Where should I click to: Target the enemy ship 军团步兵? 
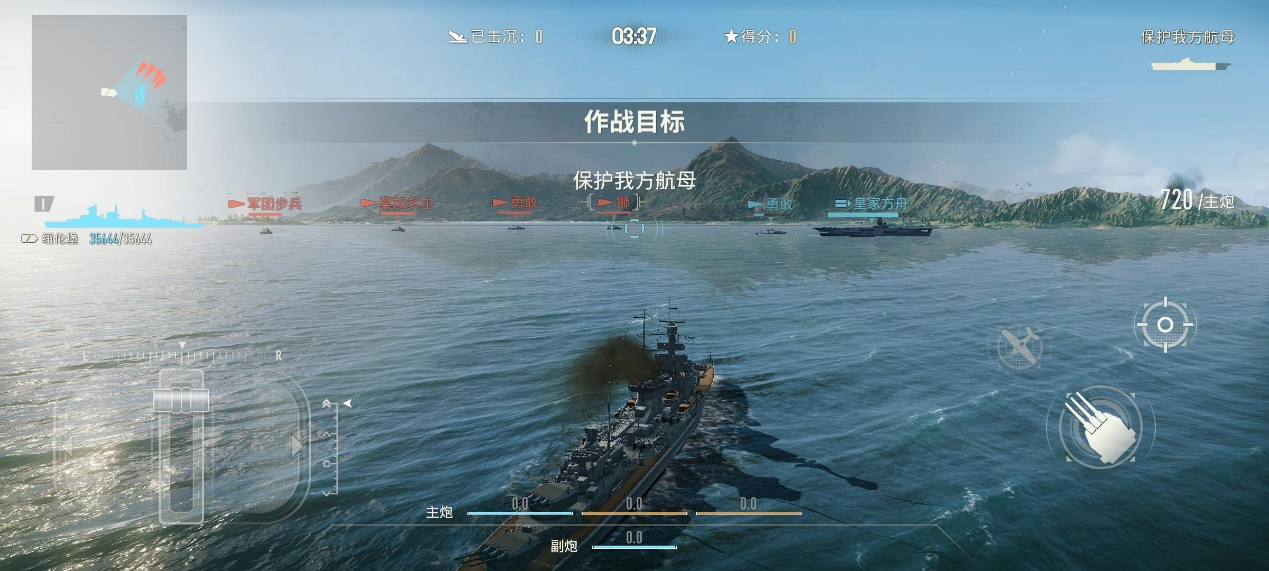(266, 205)
